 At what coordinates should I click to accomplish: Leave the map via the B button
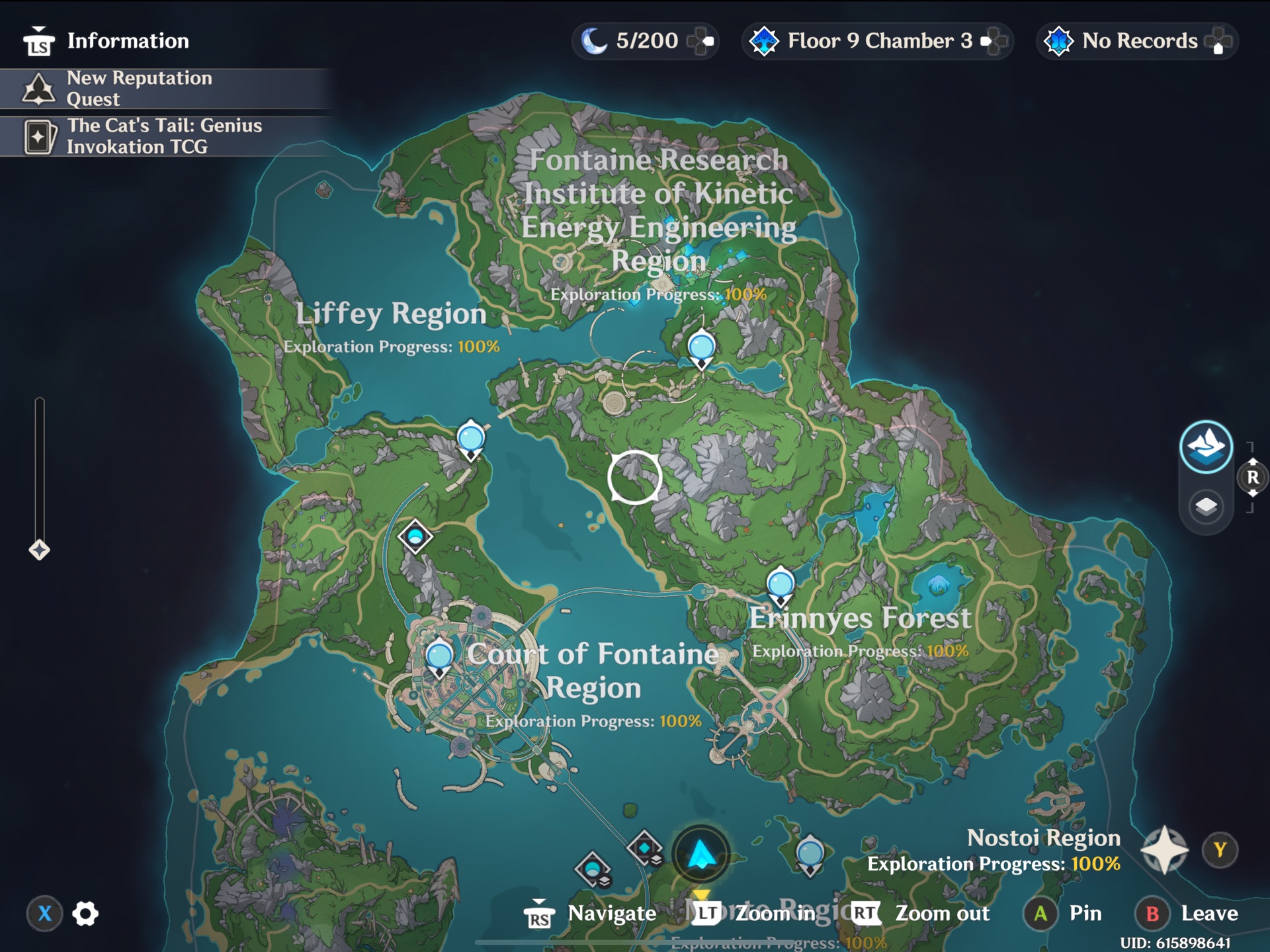1151,914
